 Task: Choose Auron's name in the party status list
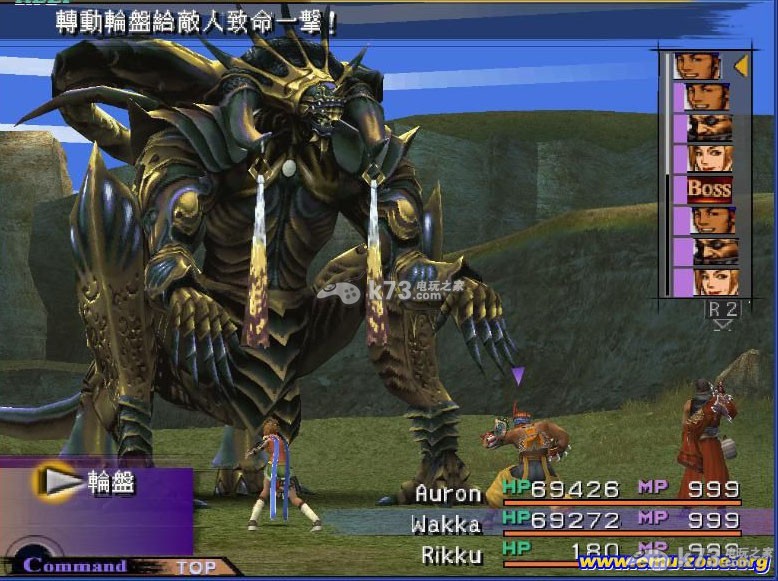(448, 494)
